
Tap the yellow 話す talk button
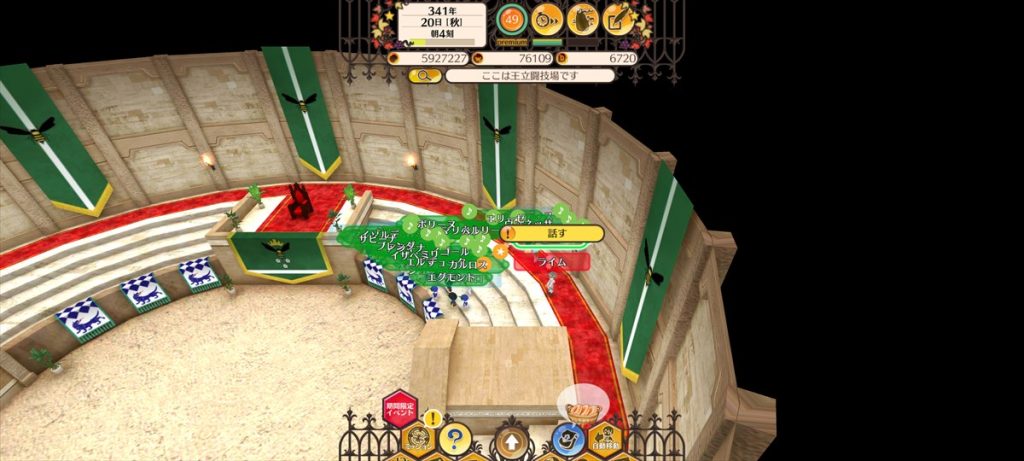[556, 234]
